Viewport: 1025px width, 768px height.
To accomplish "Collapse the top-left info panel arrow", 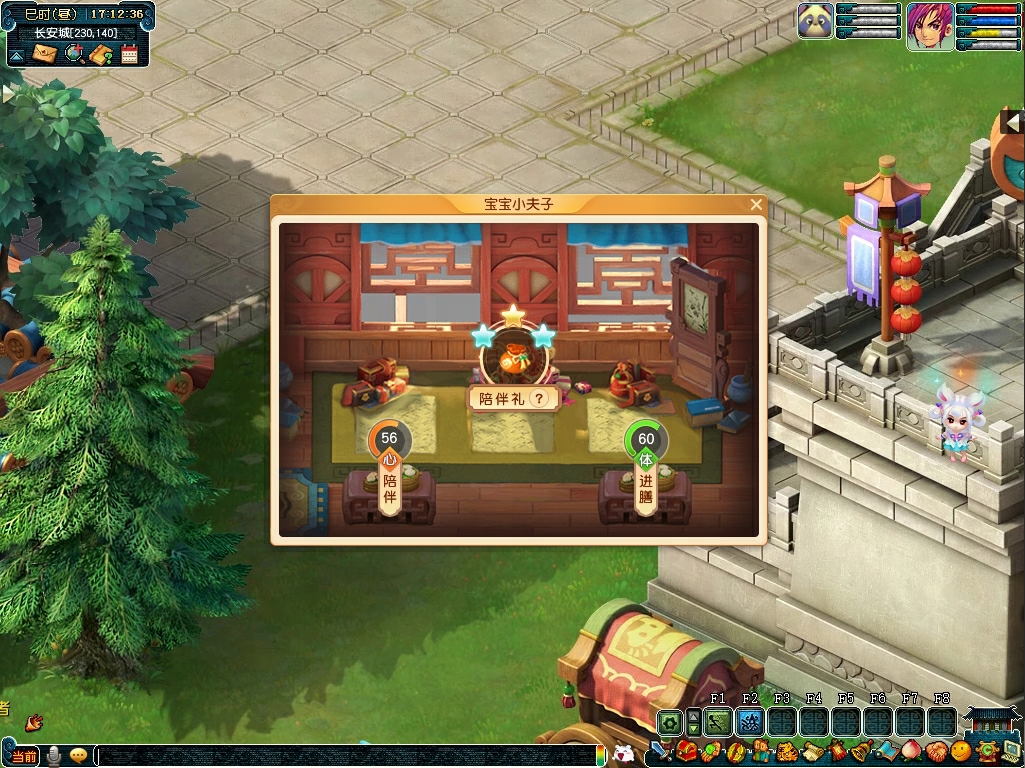I will click(x=17, y=54).
